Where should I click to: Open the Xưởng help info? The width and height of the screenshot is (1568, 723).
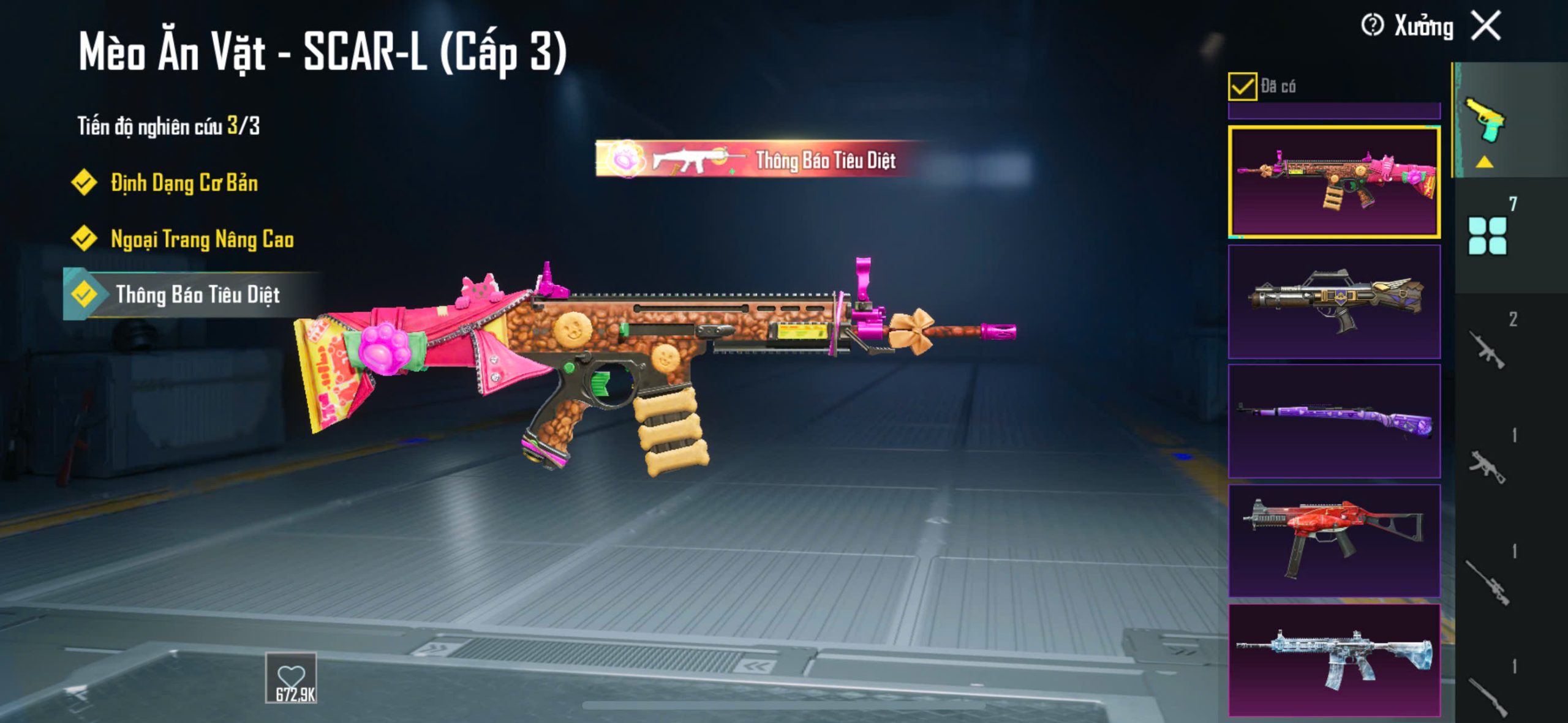coord(1372,26)
